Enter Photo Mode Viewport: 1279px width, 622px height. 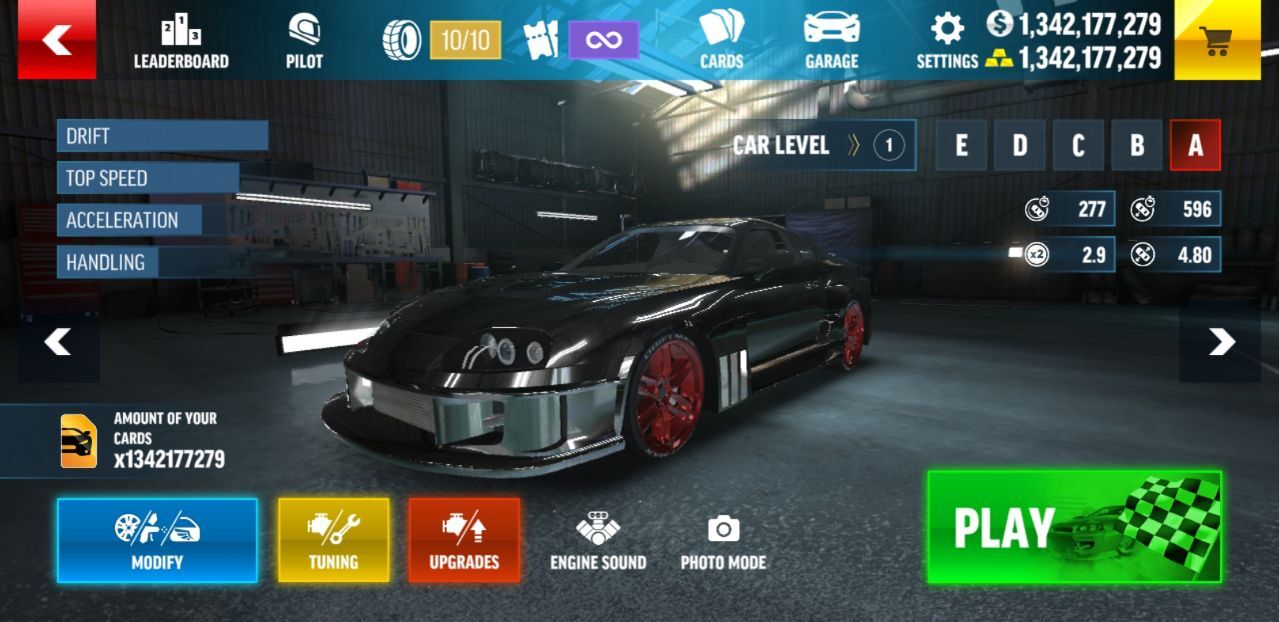point(723,541)
